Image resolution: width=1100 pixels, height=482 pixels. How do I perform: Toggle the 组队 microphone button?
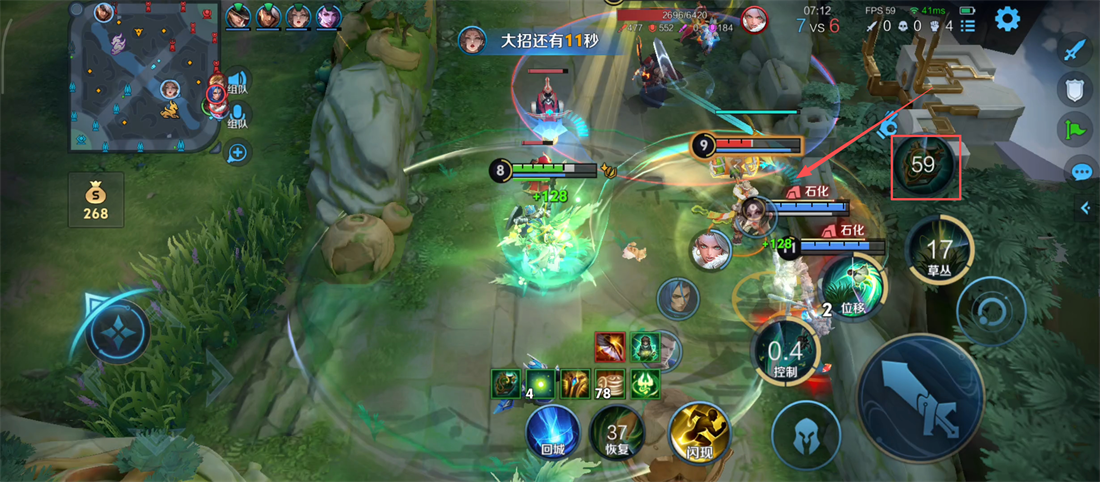click(x=237, y=116)
